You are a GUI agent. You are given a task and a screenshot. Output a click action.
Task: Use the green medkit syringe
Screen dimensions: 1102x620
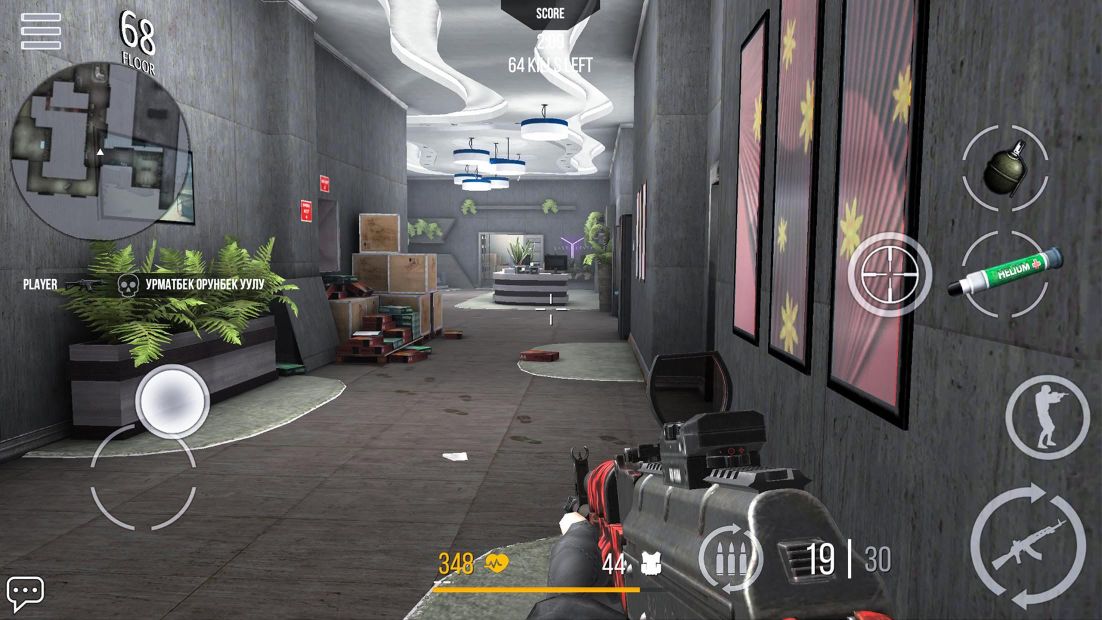tap(1004, 273)
